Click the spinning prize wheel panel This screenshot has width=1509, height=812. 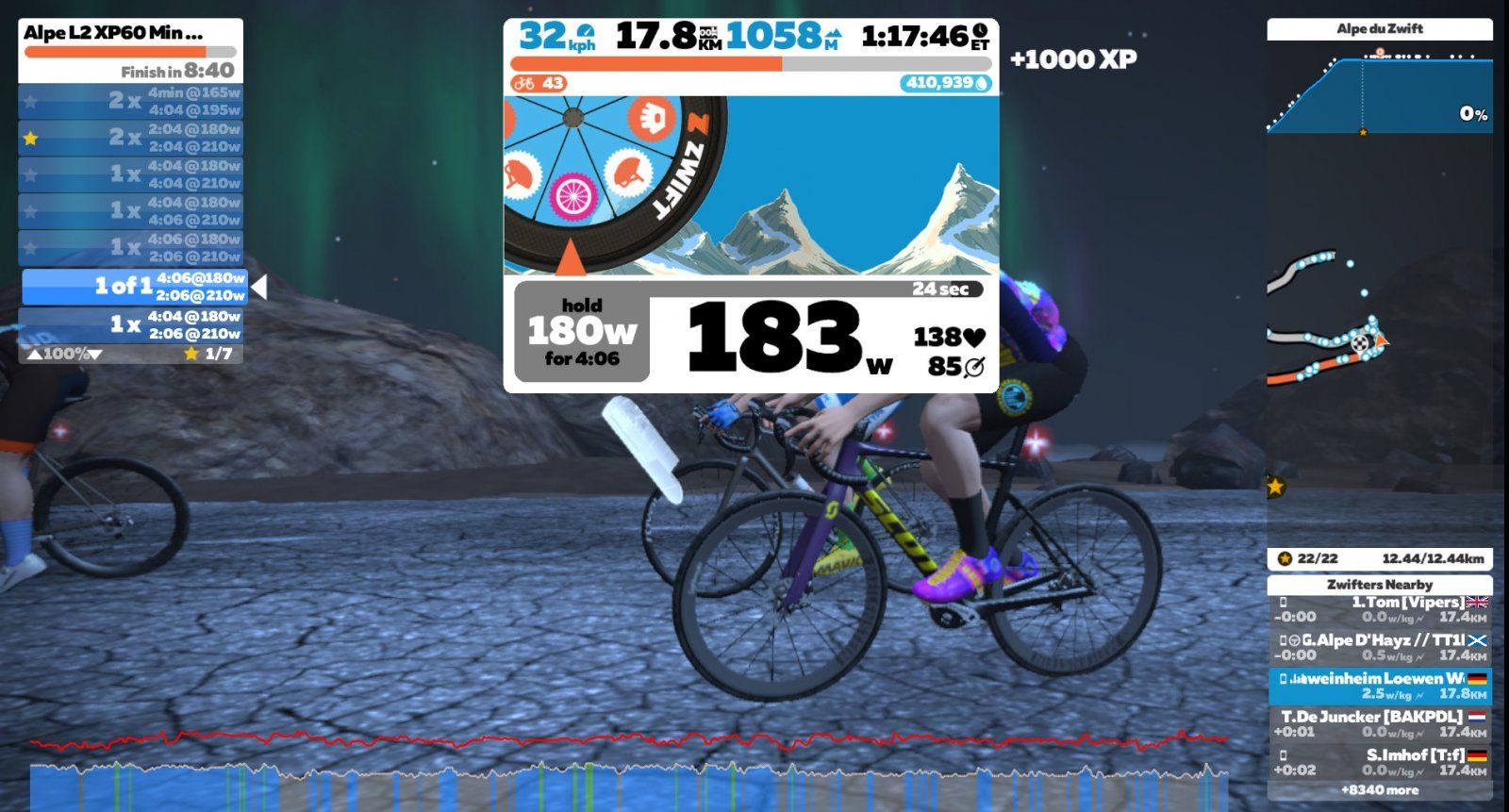tap(751, 185)
